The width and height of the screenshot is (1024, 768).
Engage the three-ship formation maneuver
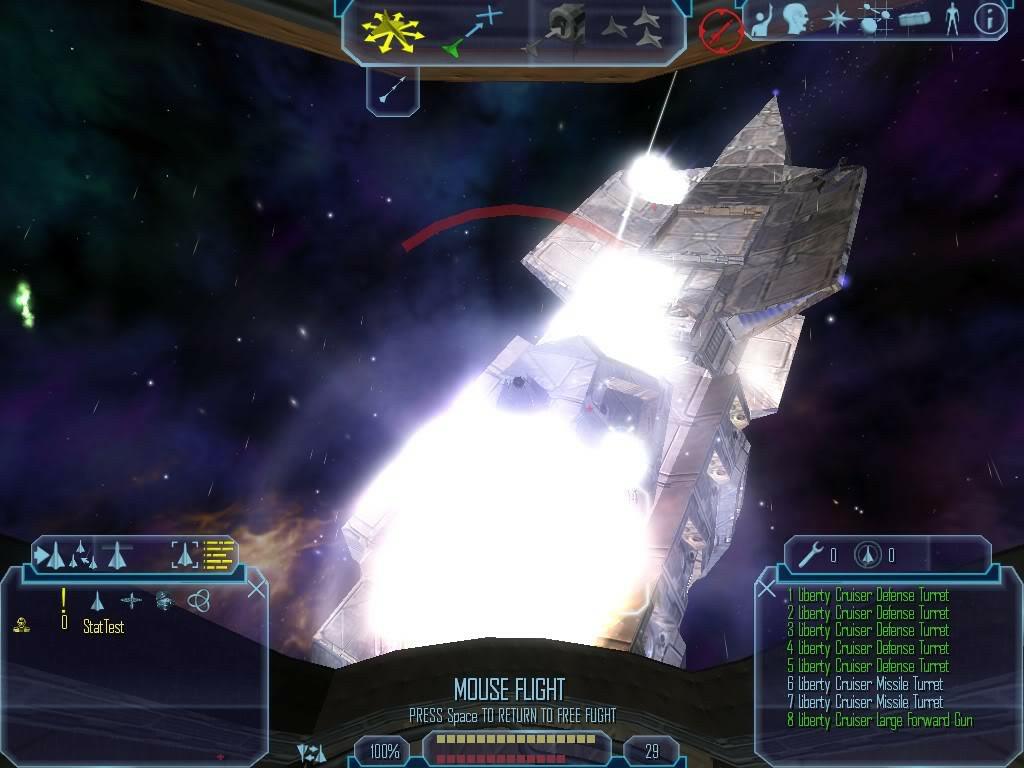(x=633, y=29)
